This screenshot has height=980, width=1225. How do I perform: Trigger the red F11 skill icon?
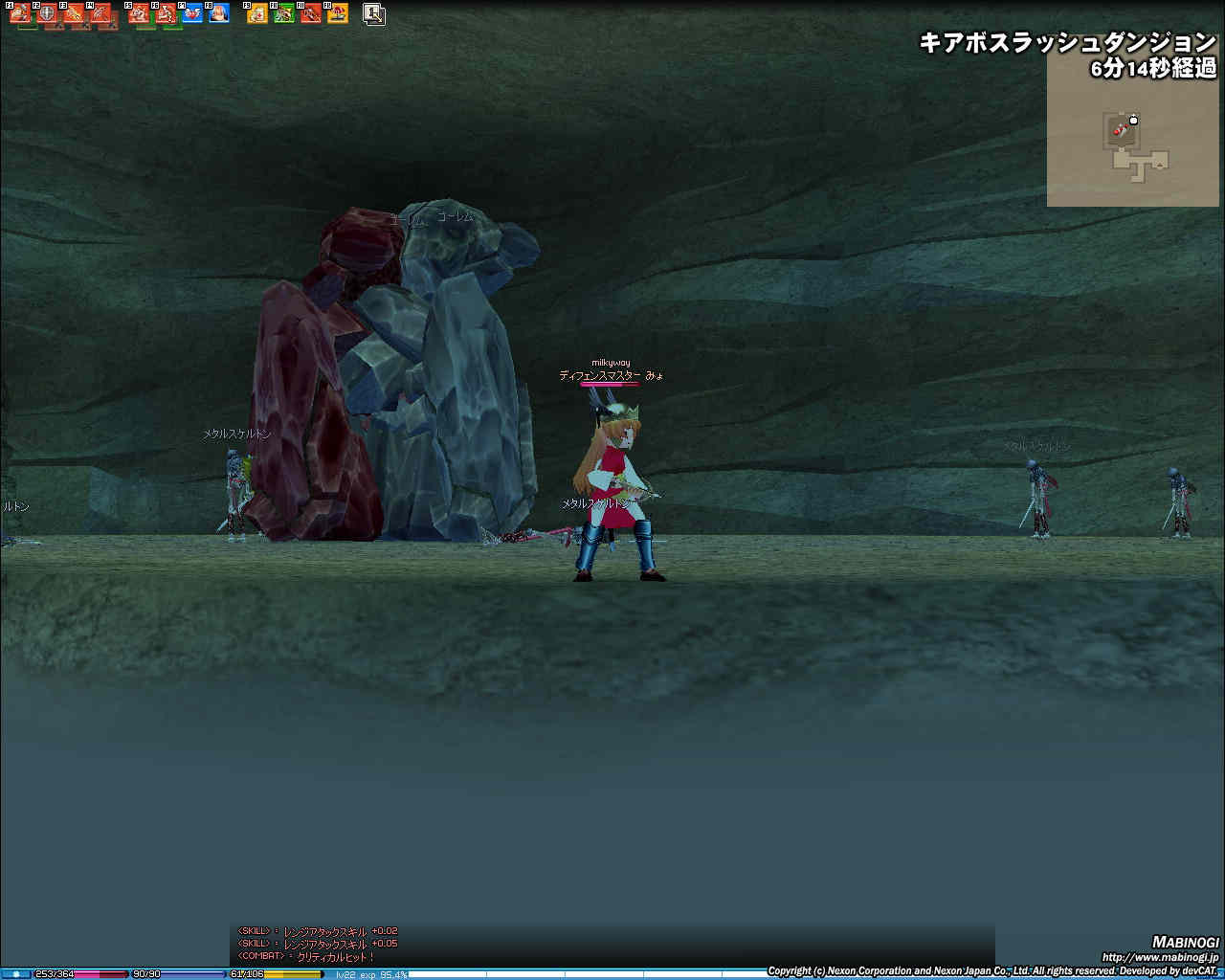point(311,13)
